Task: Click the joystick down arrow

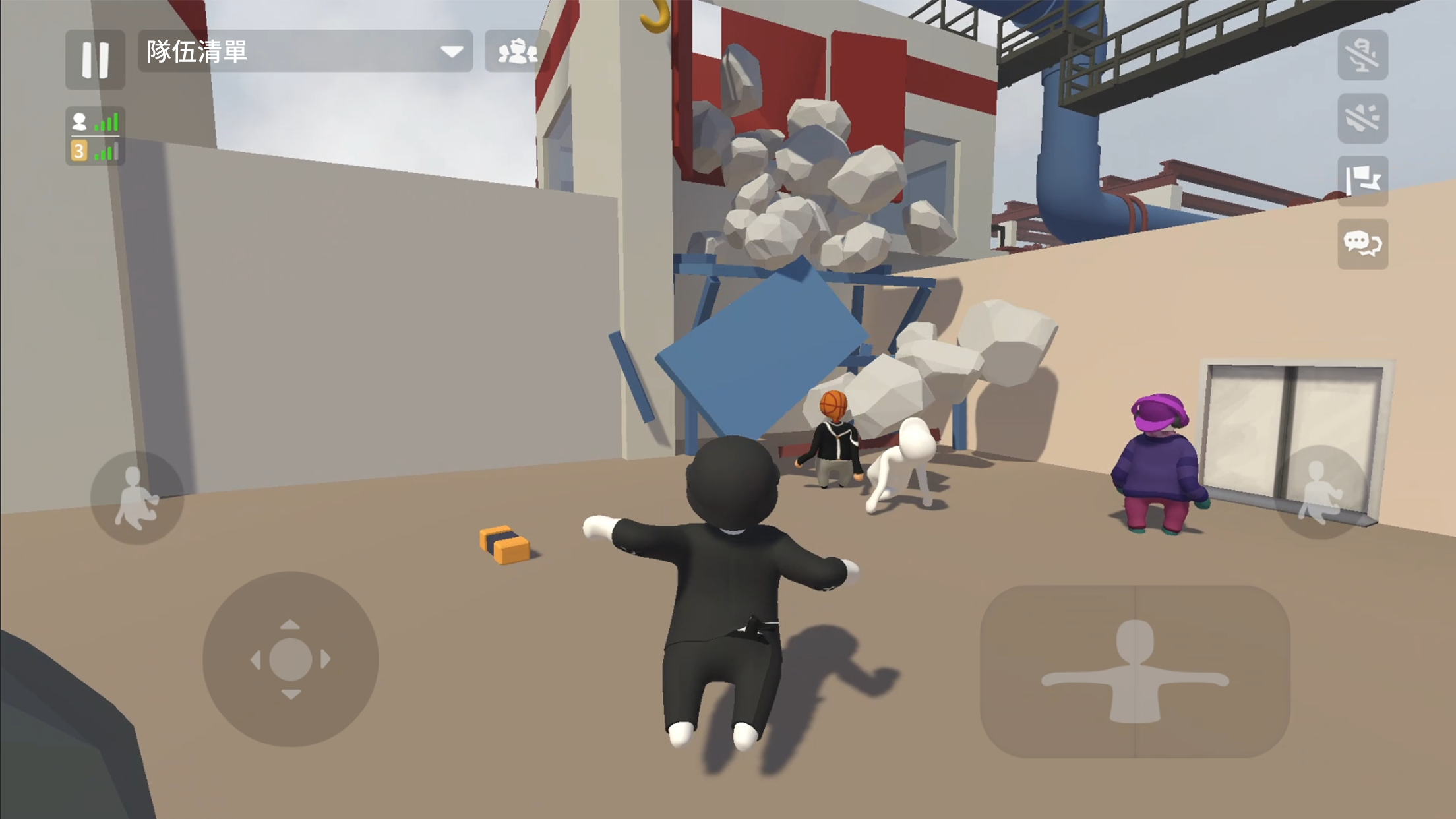Action: coord(289,694)
